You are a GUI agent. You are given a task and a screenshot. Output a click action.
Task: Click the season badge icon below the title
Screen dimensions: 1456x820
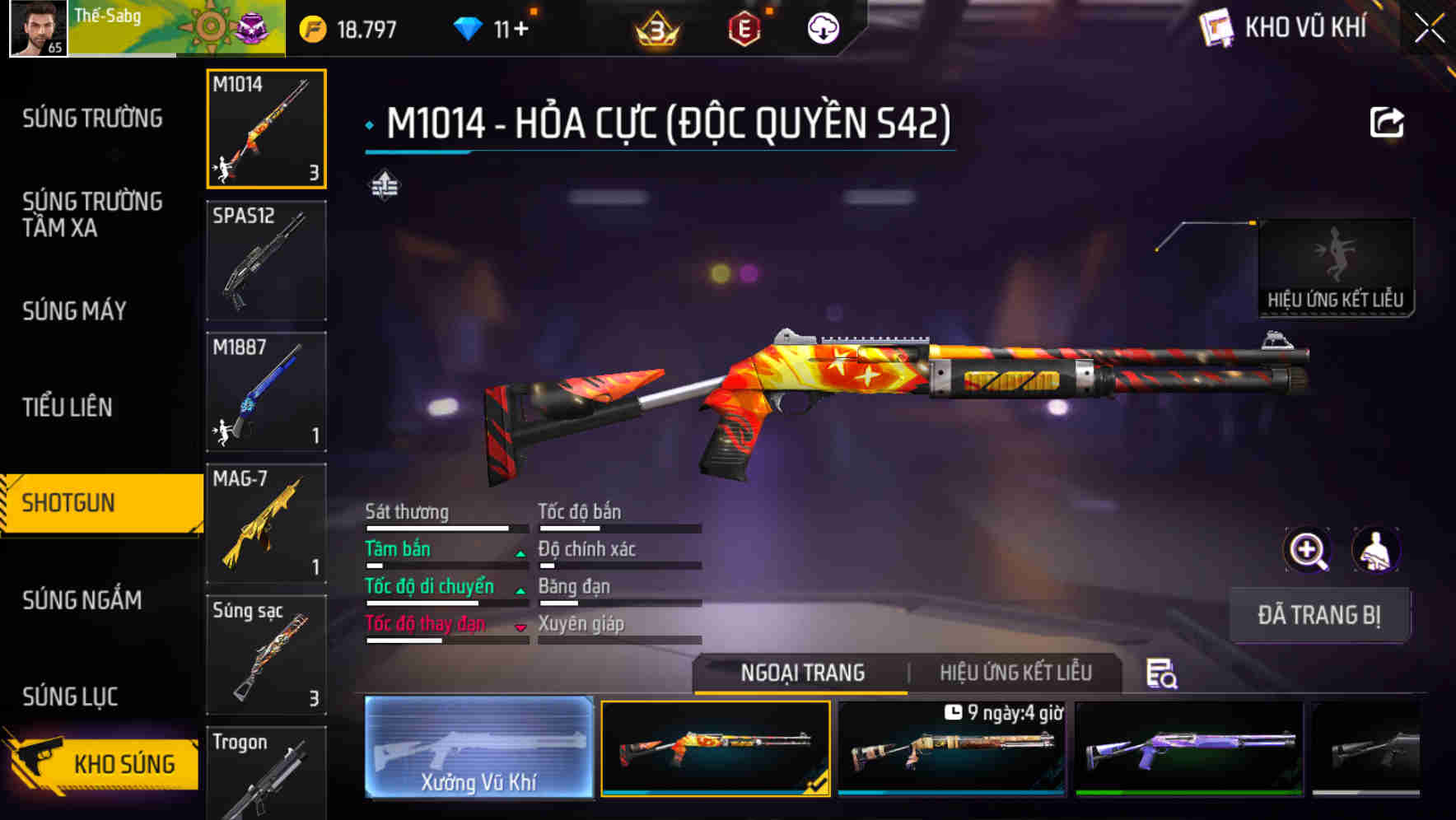pos(384,188)
